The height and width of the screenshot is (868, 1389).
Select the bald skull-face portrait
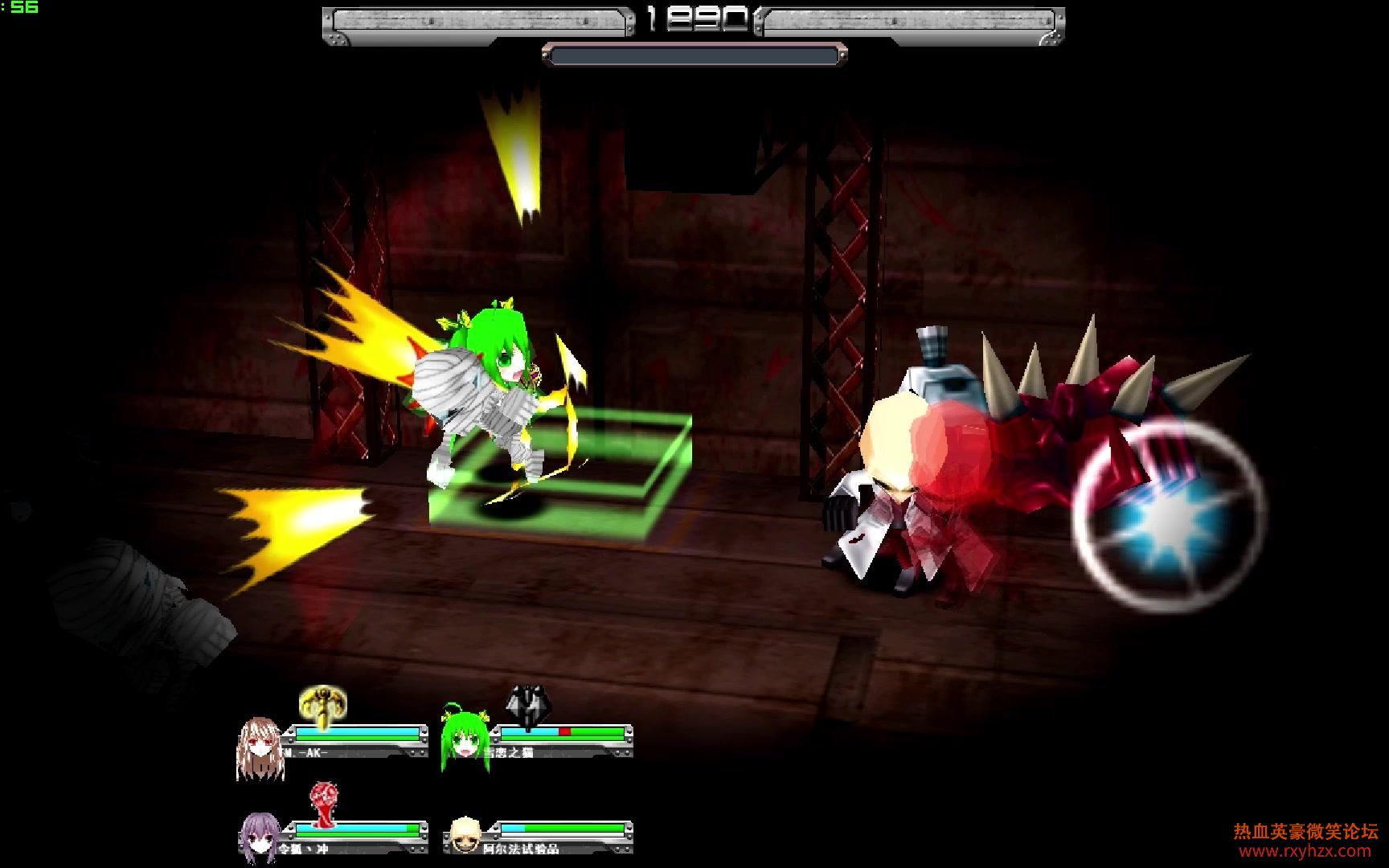(x=465, y=835)
